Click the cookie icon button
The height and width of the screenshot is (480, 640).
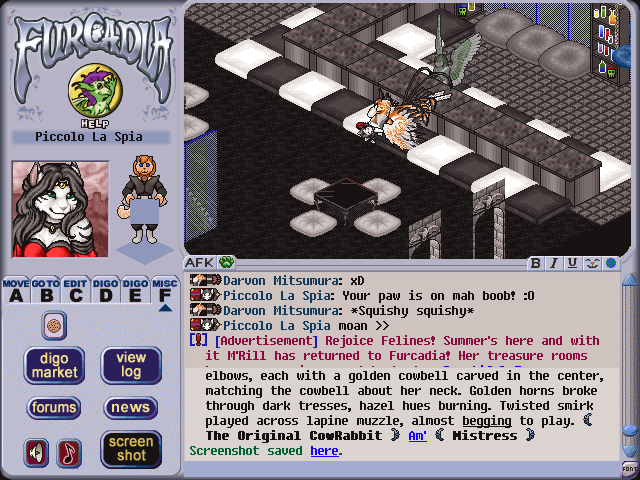click(x=54, y=324)
